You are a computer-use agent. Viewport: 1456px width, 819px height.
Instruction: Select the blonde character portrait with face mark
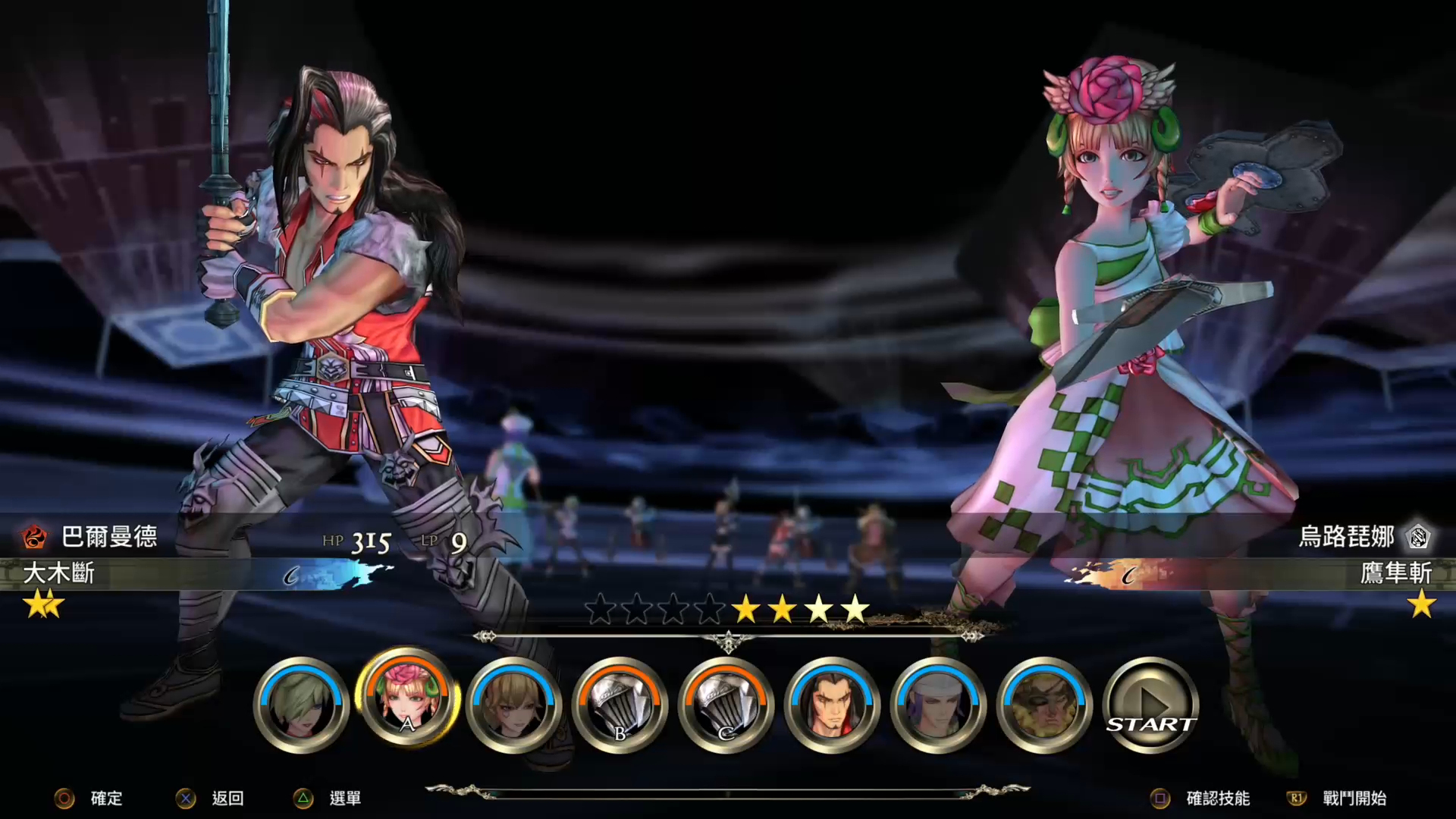click(513, 706)
